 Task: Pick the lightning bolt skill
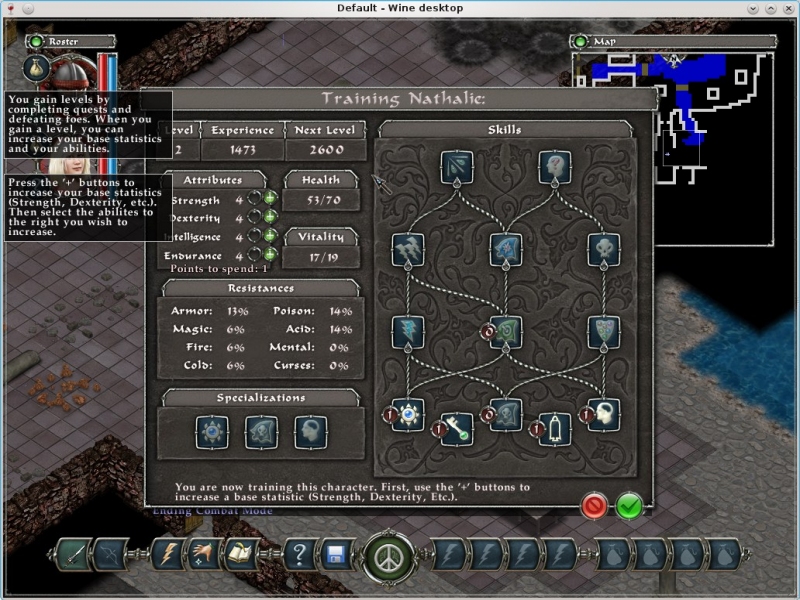[x=408, y=332]
